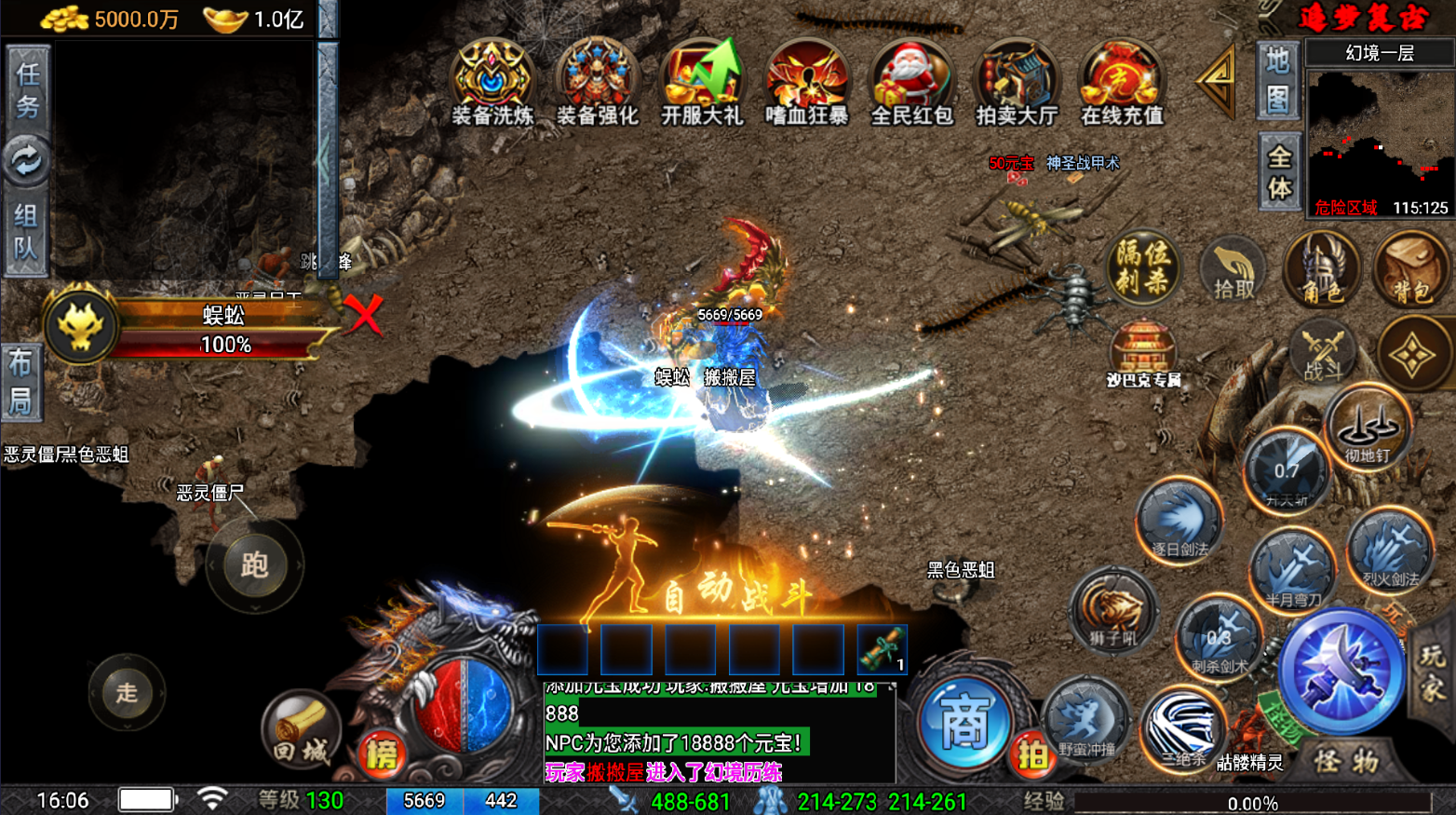Open the 角色 character sheet
This screenshot has width=1456, height=815.
(x=1322, y=270)
